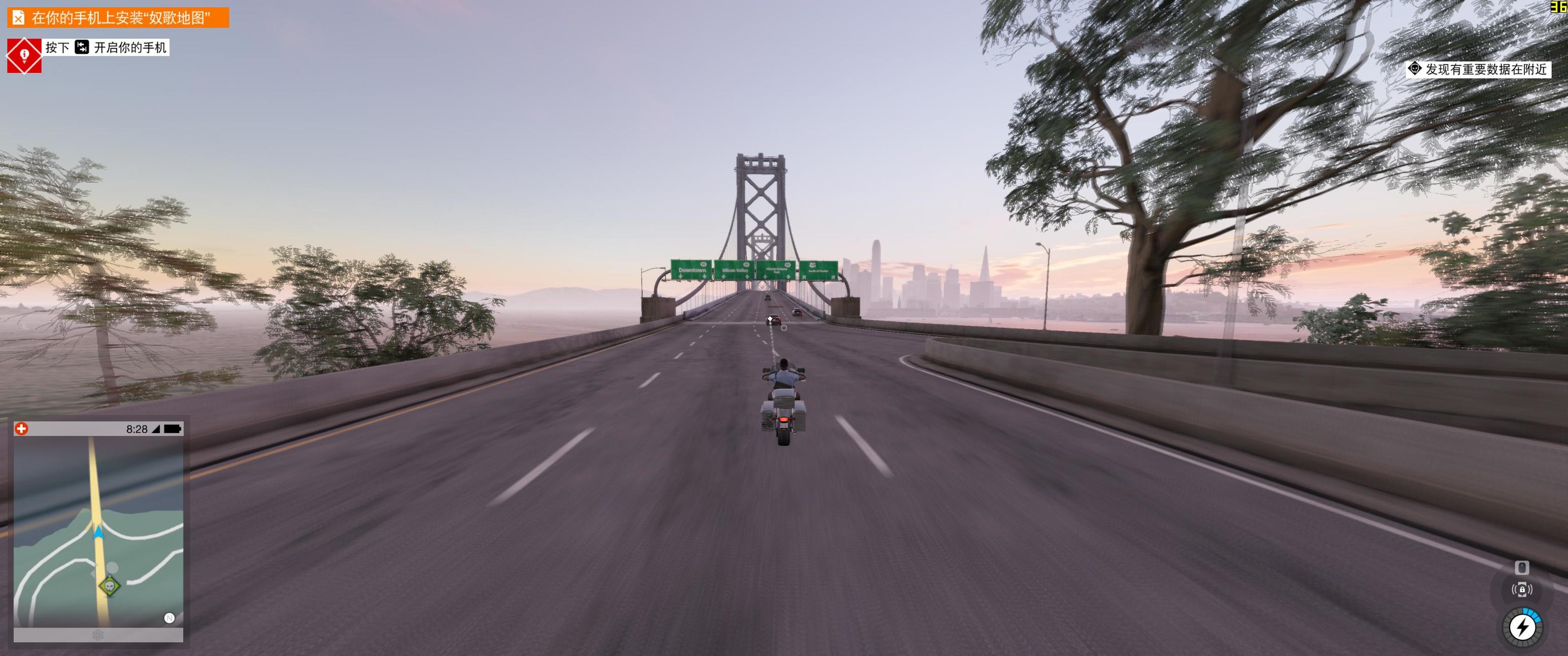Click the north compass indicator on minimap
This screenshot has height=656, width=1568.
[x=169, y=617]
